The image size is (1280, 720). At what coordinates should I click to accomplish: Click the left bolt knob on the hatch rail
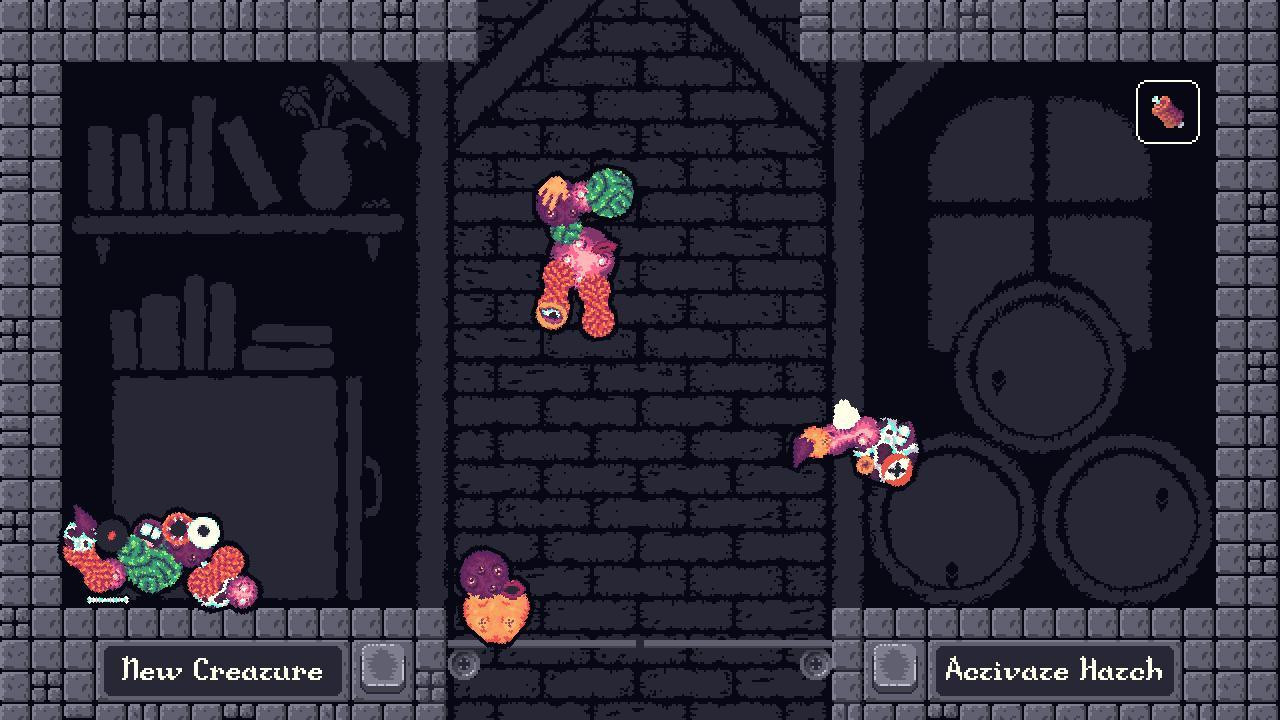pyautogui.click(x=462, y=663)
